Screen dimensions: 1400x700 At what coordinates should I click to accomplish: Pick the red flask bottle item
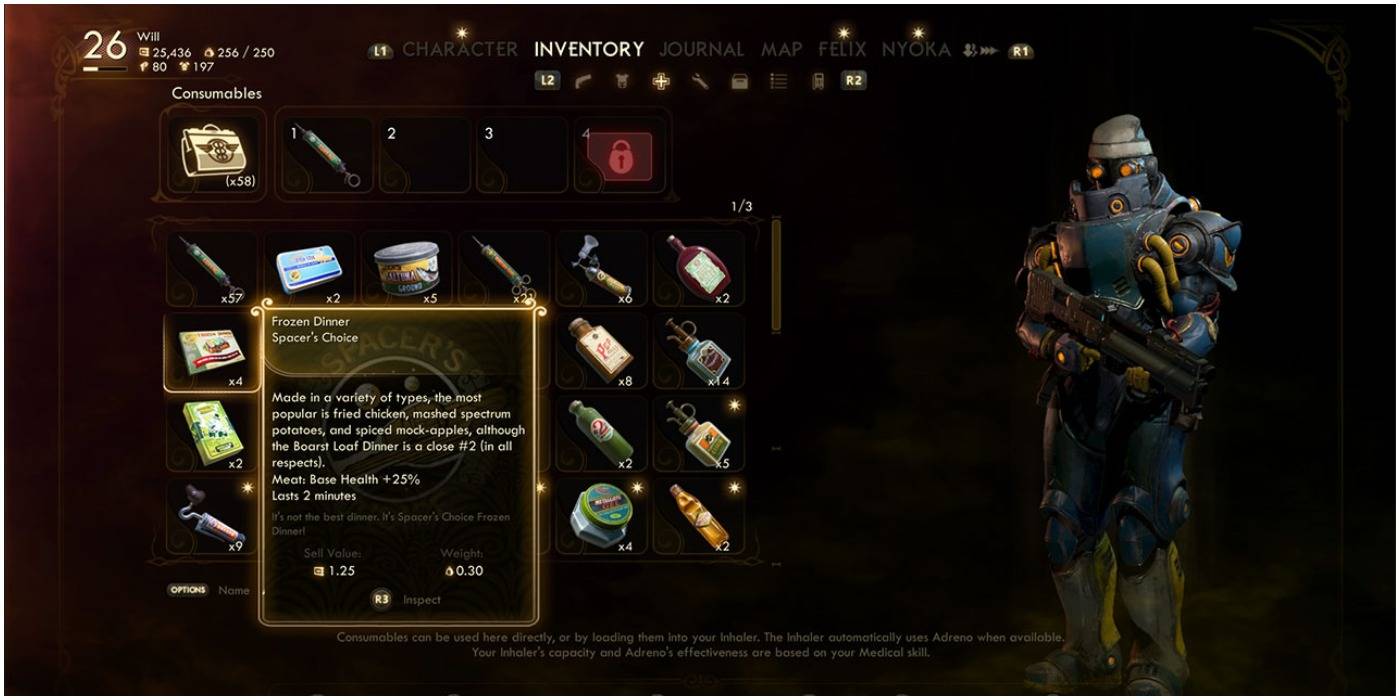699,266
